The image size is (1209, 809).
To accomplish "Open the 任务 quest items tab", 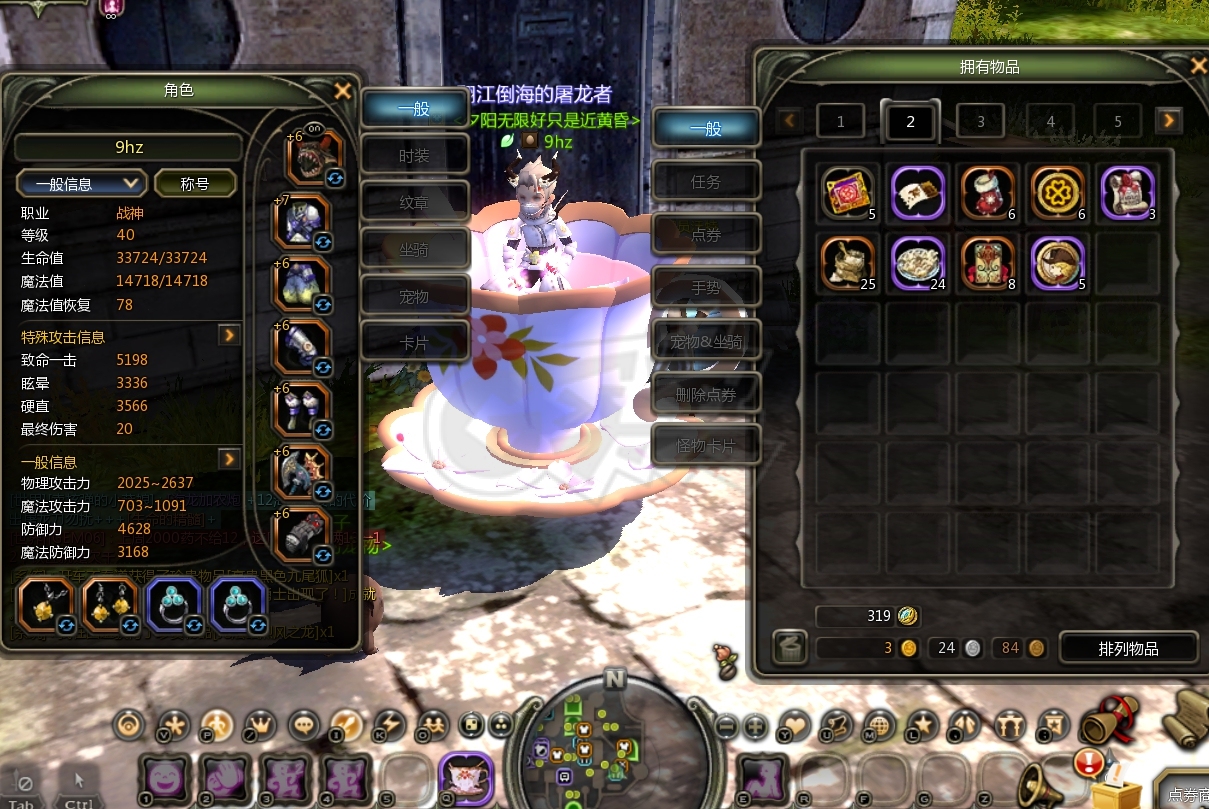I will (x=706, y=182).
